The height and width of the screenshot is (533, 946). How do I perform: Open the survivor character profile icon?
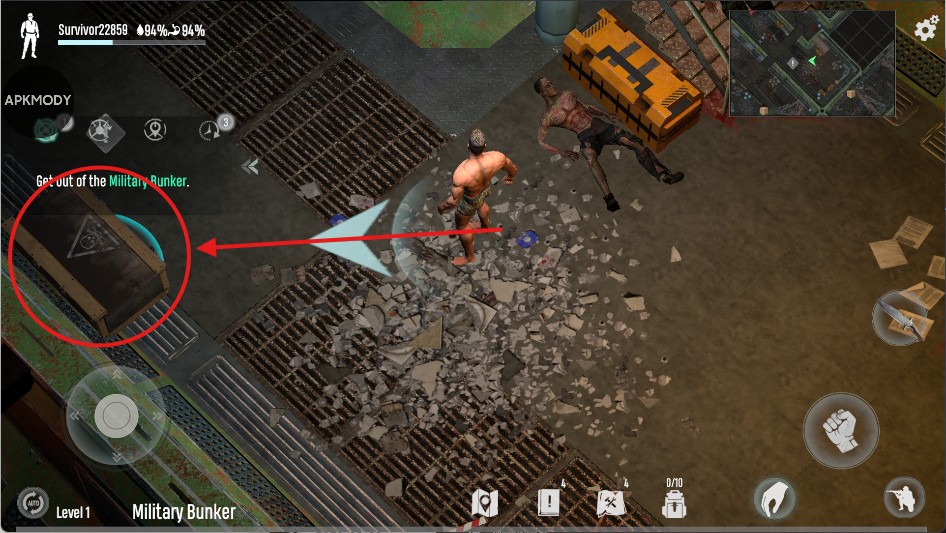(x=30, y=36)
